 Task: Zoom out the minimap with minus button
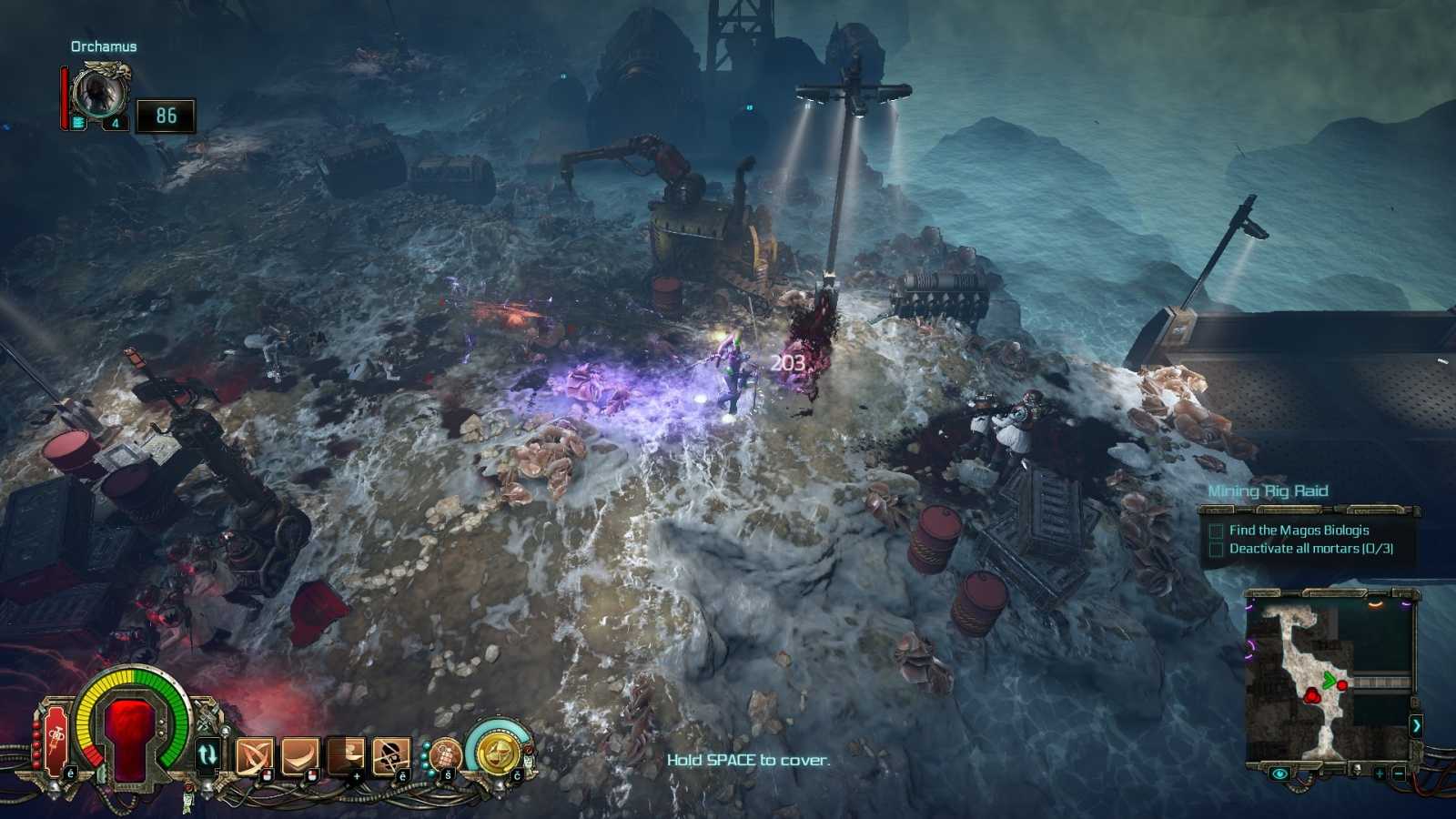(x=1399, y=773)
